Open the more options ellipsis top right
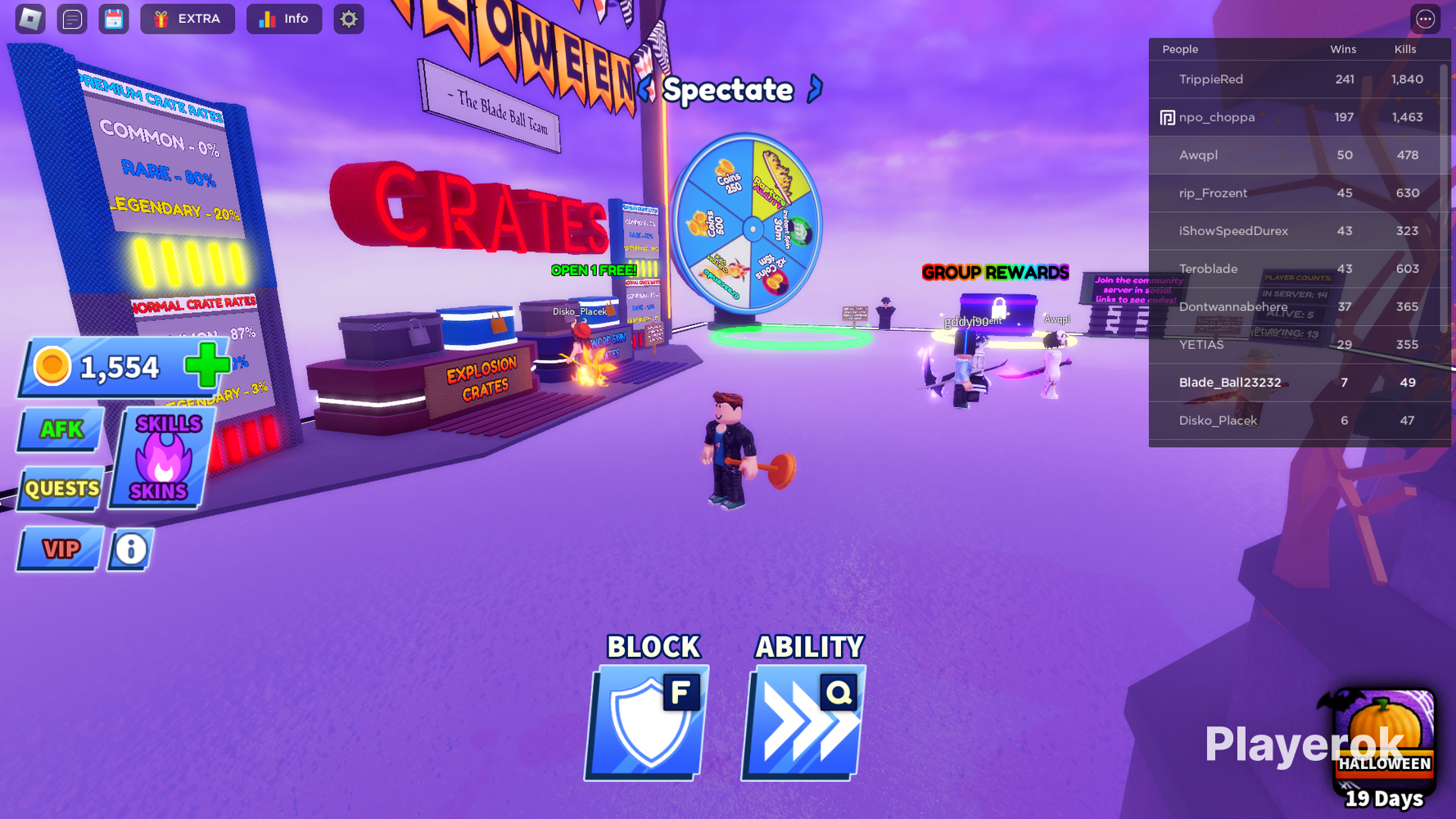 click(1425, 18)
